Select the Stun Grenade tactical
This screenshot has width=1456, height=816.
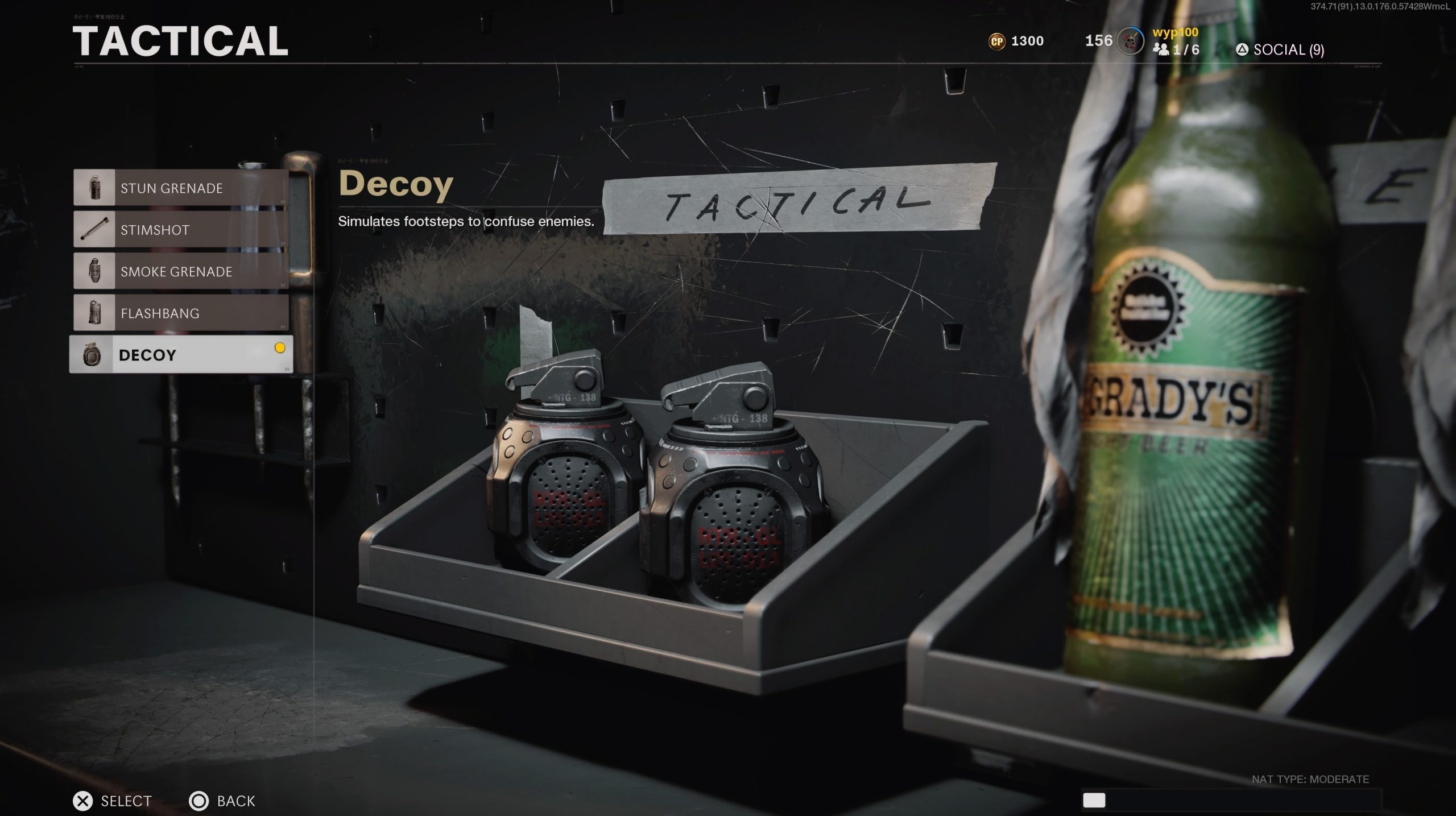tap(181, 188)
